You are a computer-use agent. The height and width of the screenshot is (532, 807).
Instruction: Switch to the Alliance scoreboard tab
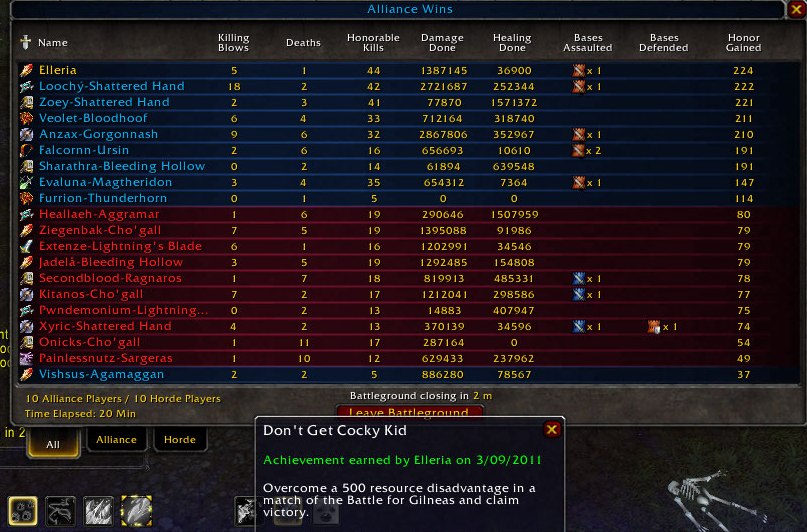pos(116,439)
